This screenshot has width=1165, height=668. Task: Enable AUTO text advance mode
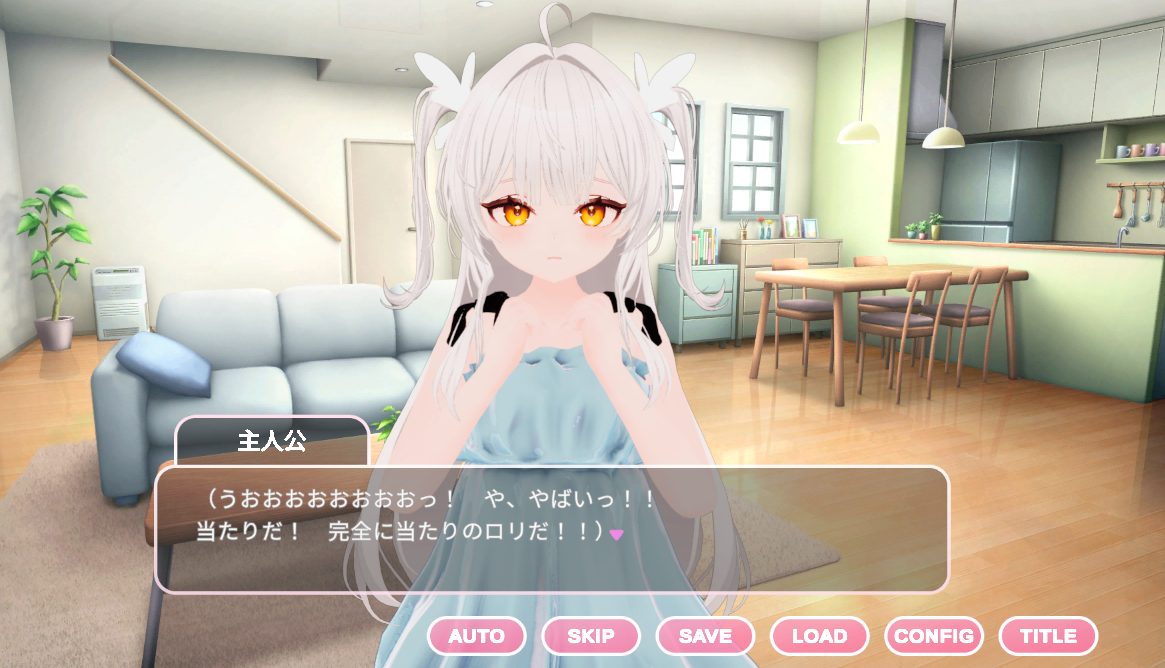(476, 636)
